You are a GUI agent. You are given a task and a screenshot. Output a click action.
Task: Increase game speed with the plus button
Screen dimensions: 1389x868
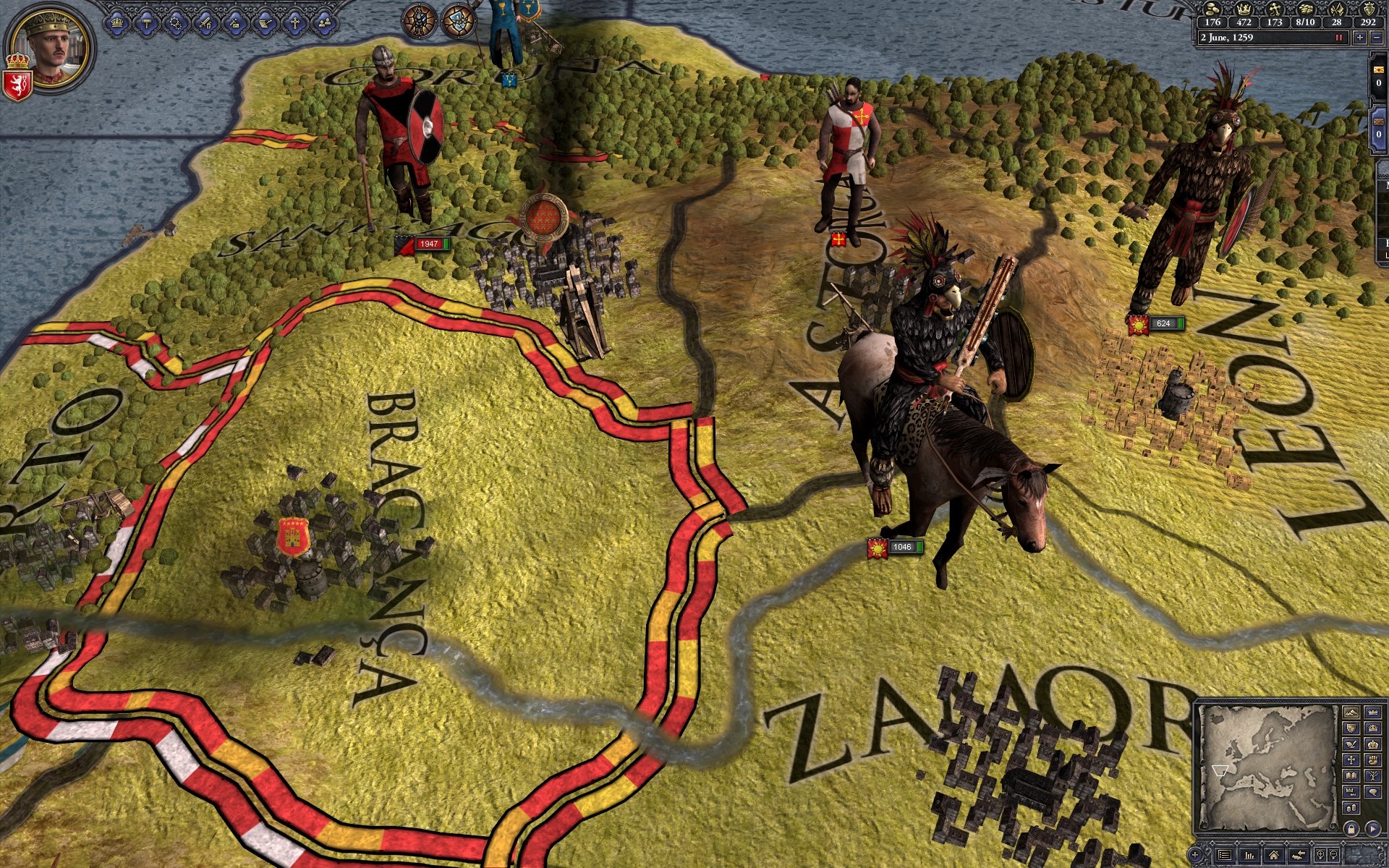pos(1360,38)
